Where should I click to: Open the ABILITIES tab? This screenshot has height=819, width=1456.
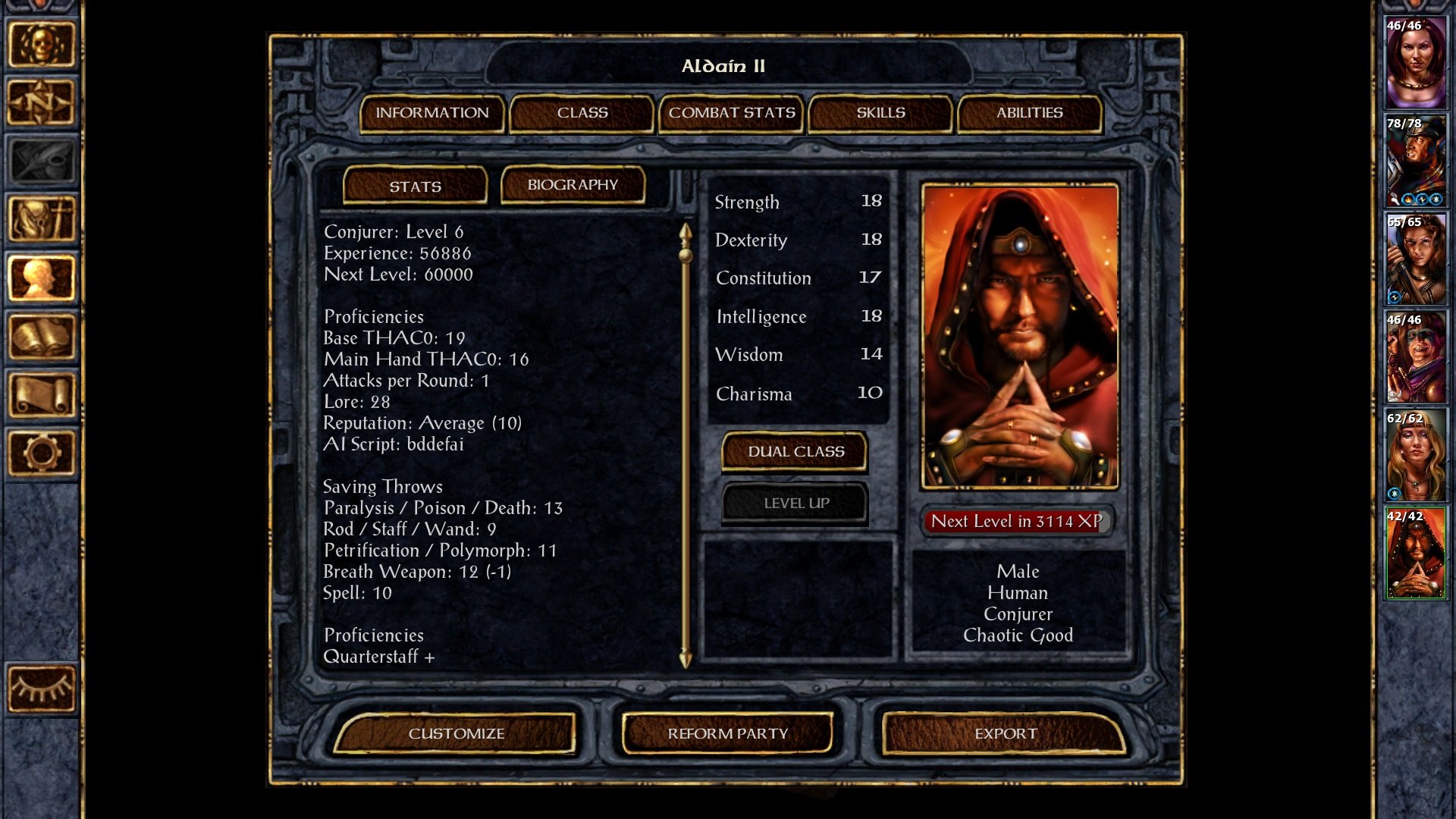[x=1029, y=112]
